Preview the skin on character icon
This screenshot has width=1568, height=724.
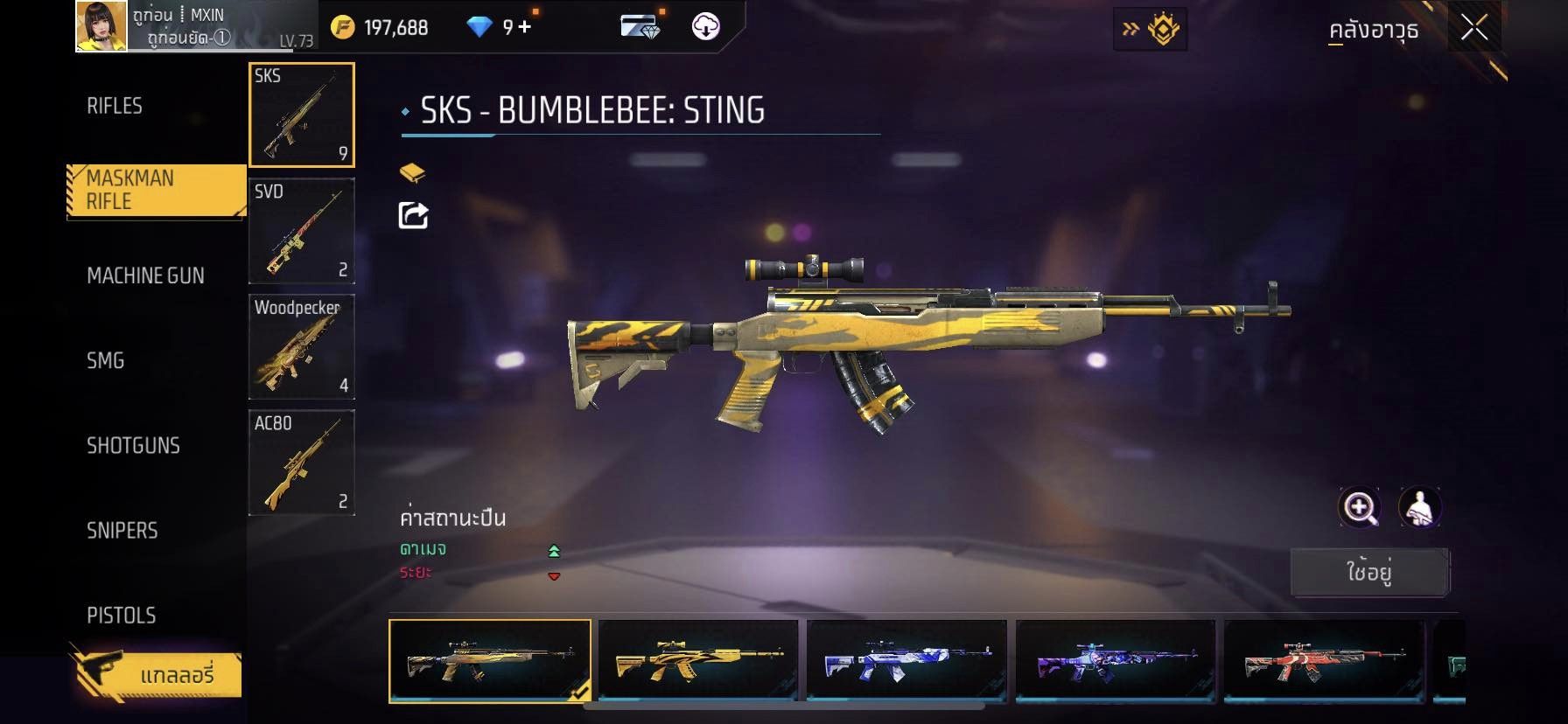[1419, 507]
